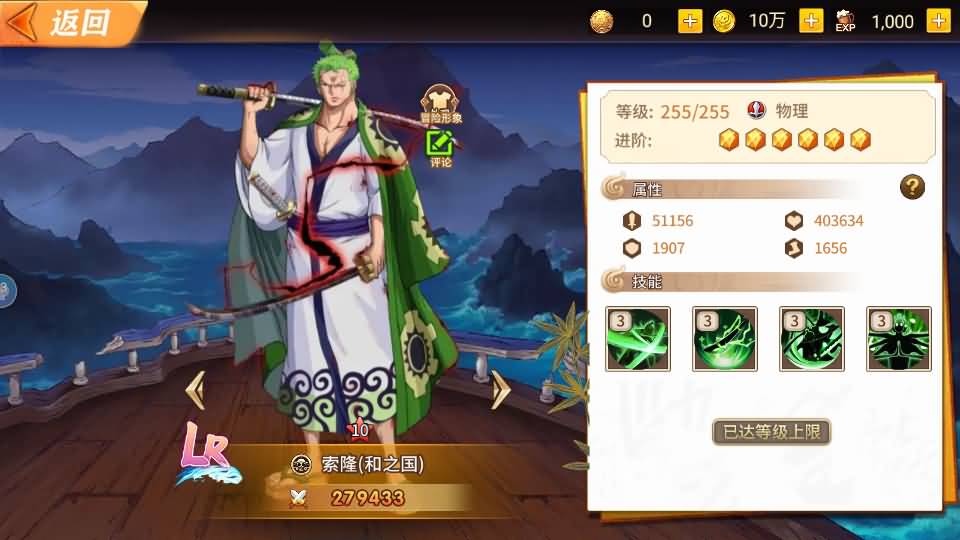Add more gold coins next to 10万
Image resolution: width=960 pixels, height=540 pixels.
[811, 21]
